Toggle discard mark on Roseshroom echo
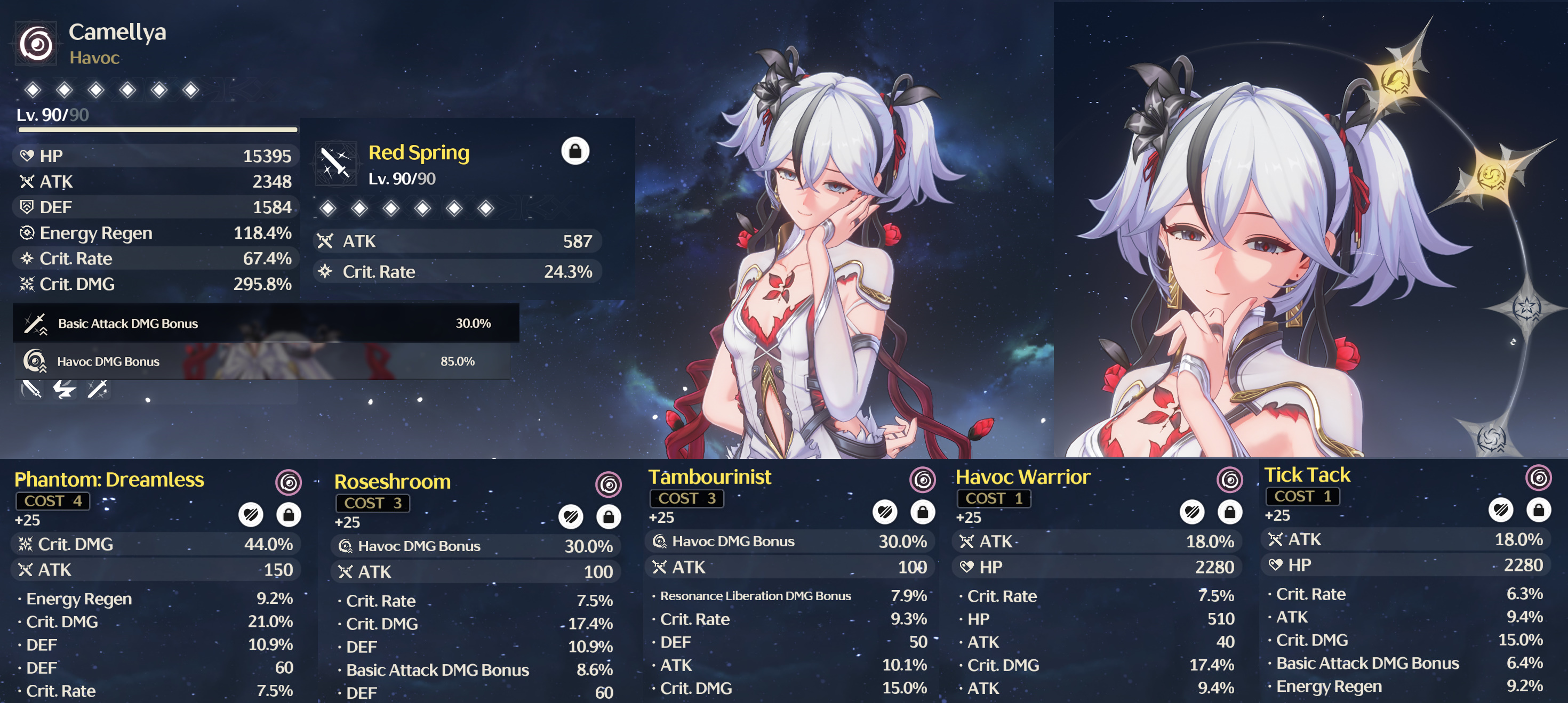The width and height of the screenshot is (1568, 703). pos(570,517)
